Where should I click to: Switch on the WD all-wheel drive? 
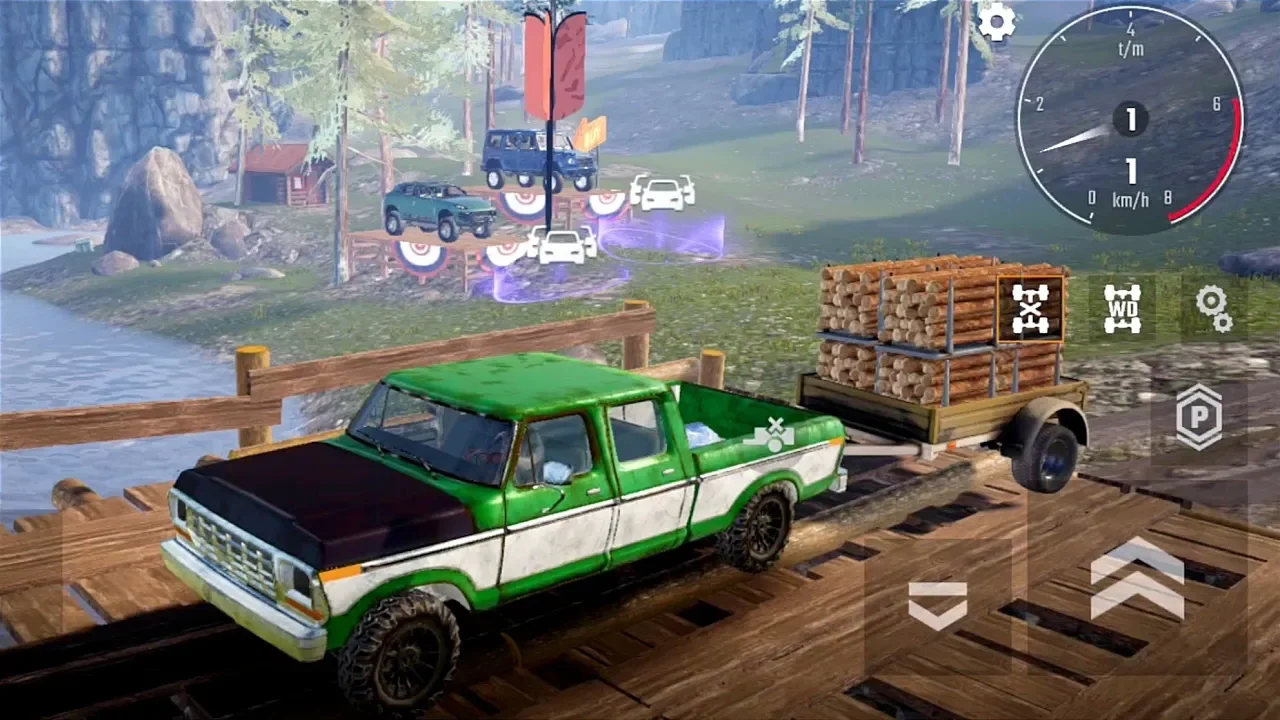pyautogui.click(x=1122, y=308)
